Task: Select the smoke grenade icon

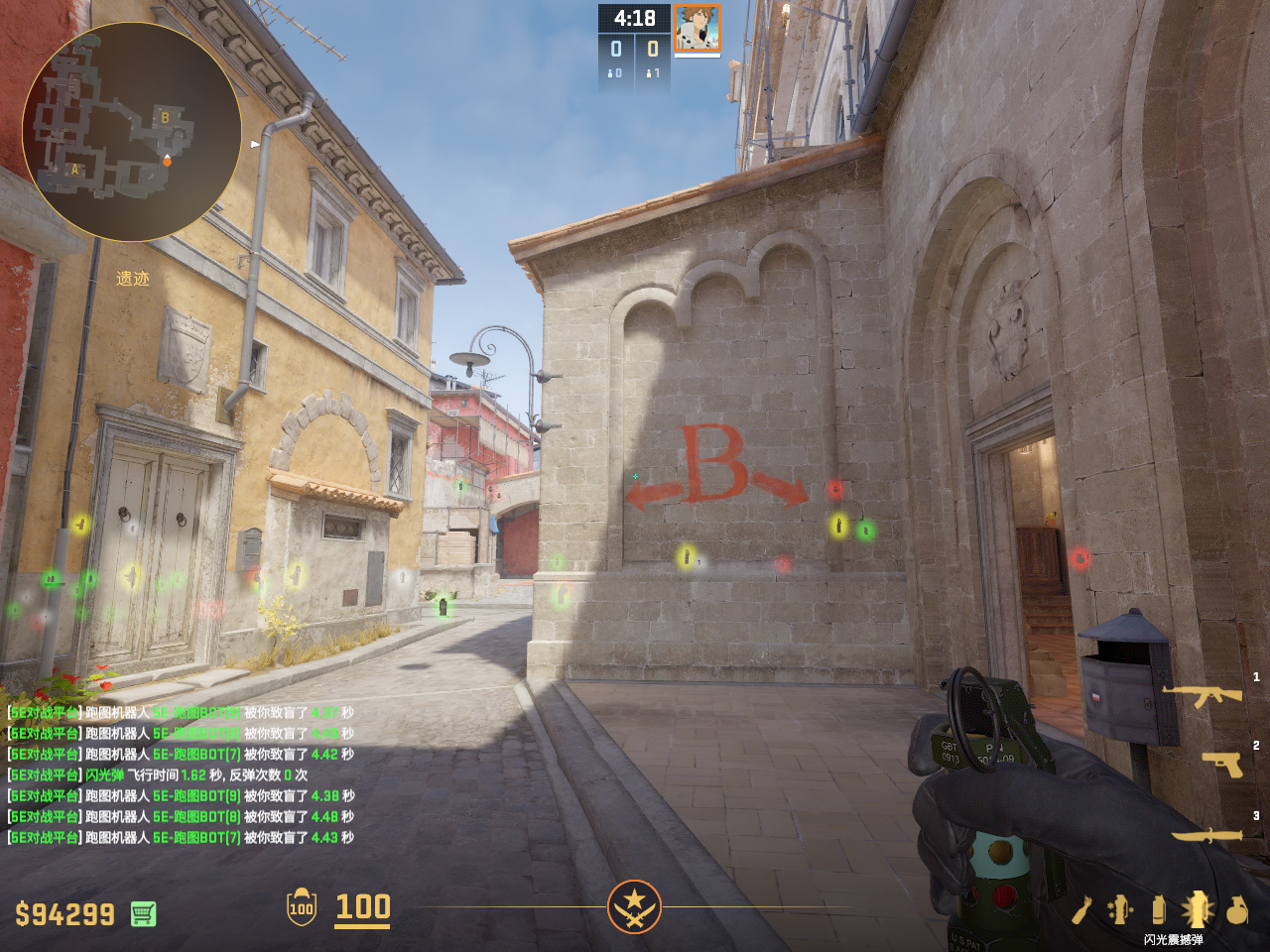Action: pos(1158,909)
